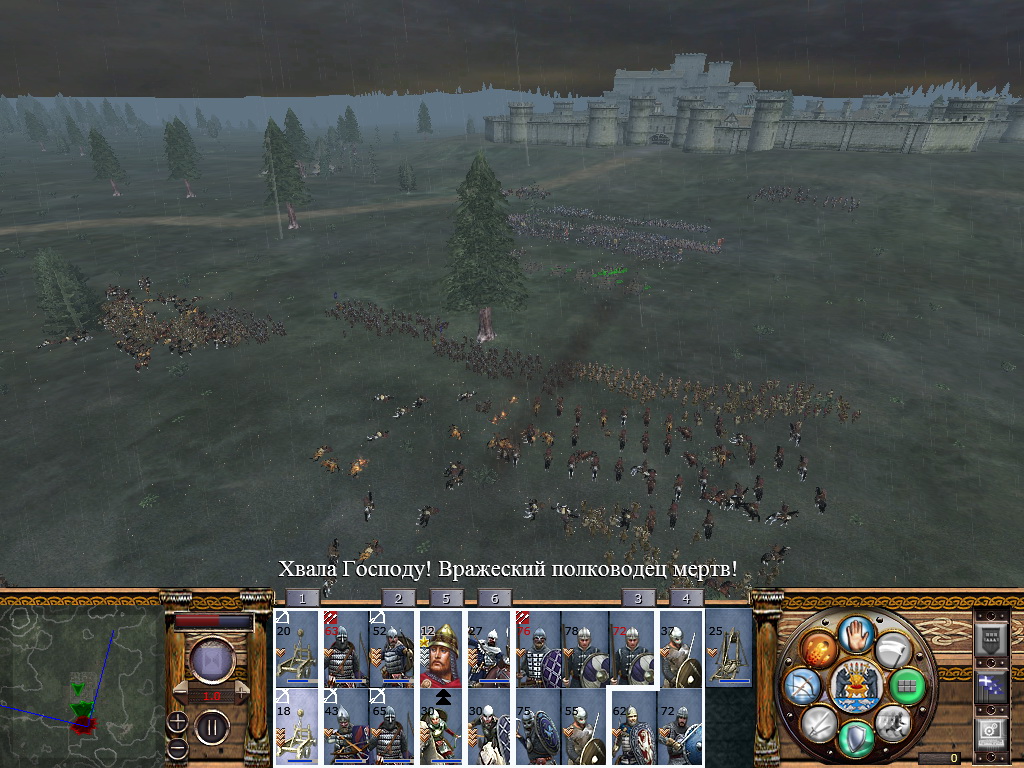Viewport: 1024px width, 768px height.
Task: Toggle tight formation green grid icon
Action: (906, 686)
